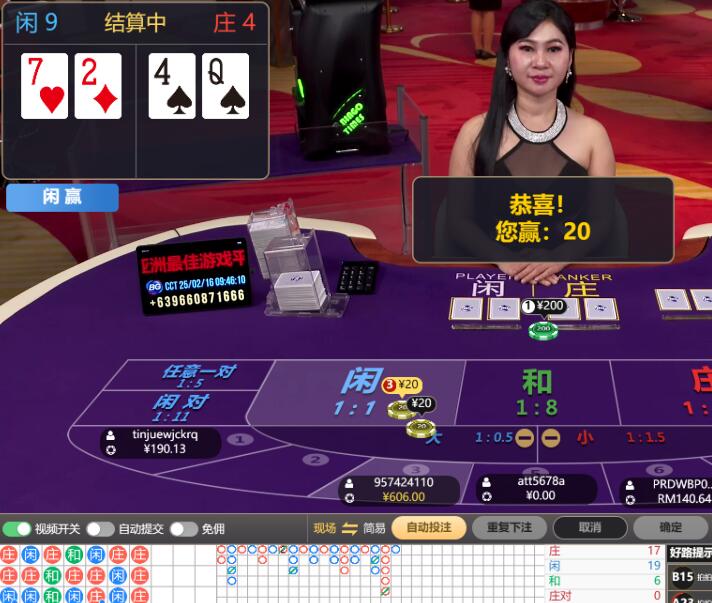View player tinjuewjckrq's seat info
The image size is (712, 603).
pyautogui.click(x=160, y=442)
